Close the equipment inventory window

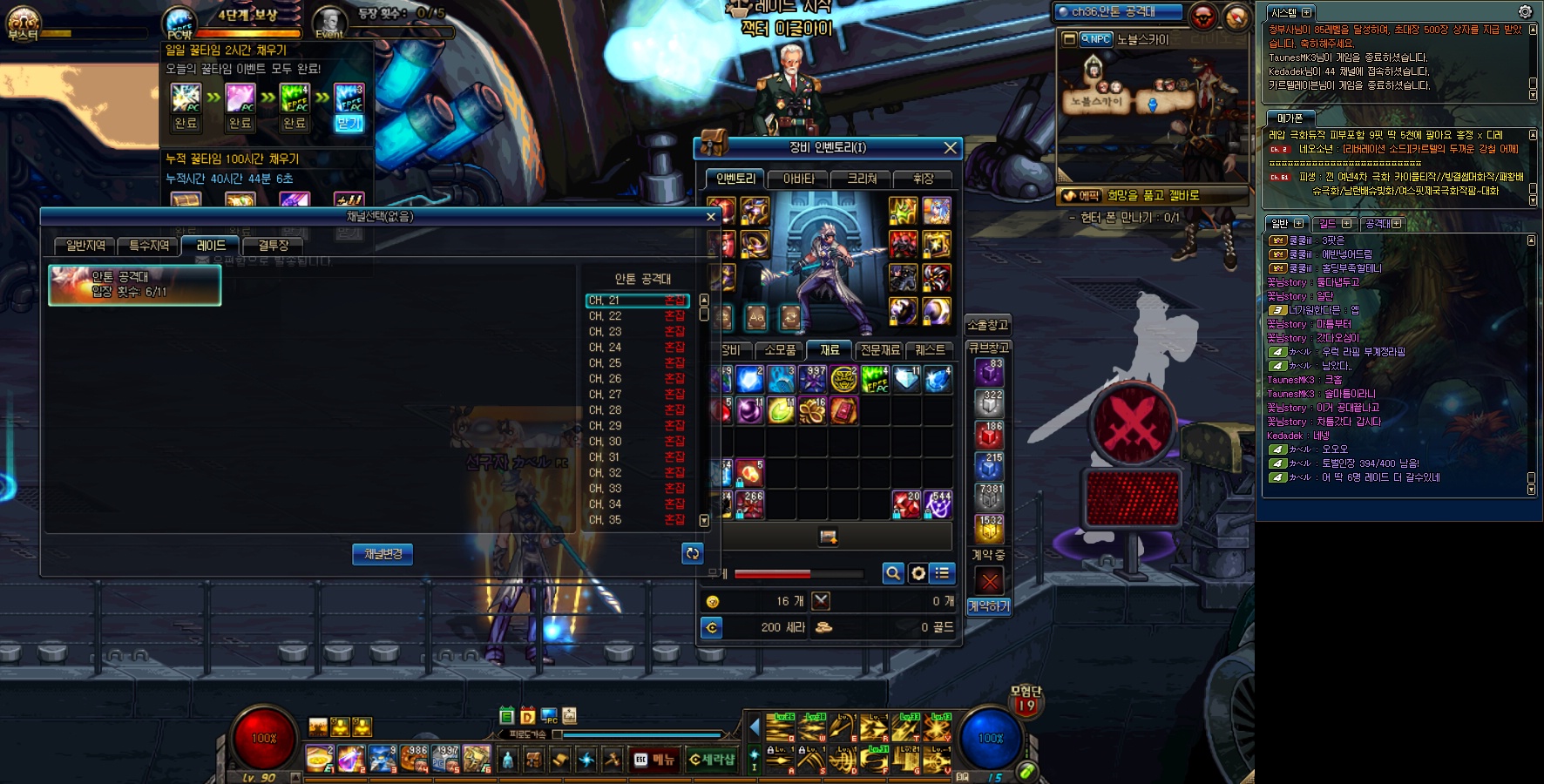pos(950,148)
